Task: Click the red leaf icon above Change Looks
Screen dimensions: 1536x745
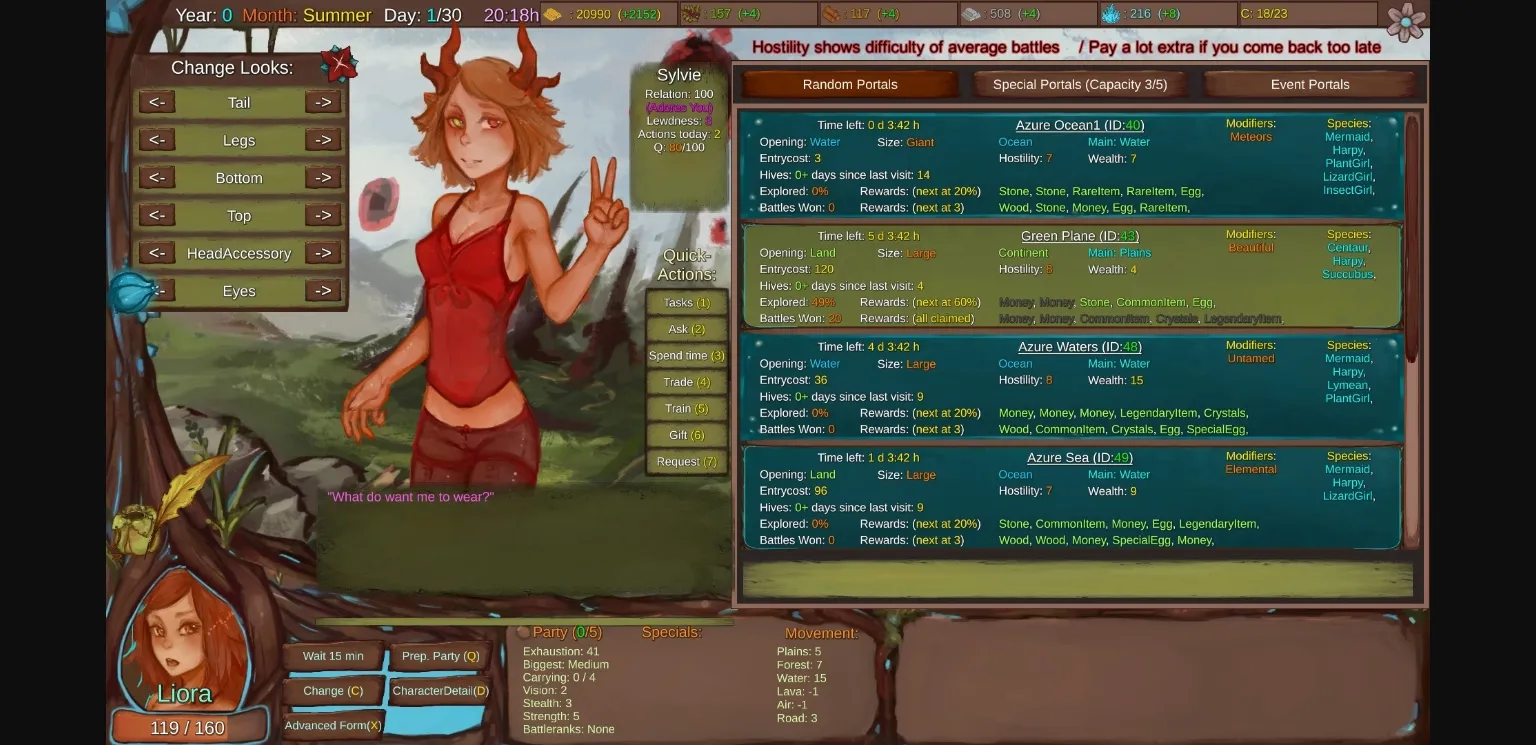Action: (x=340, y=62)
